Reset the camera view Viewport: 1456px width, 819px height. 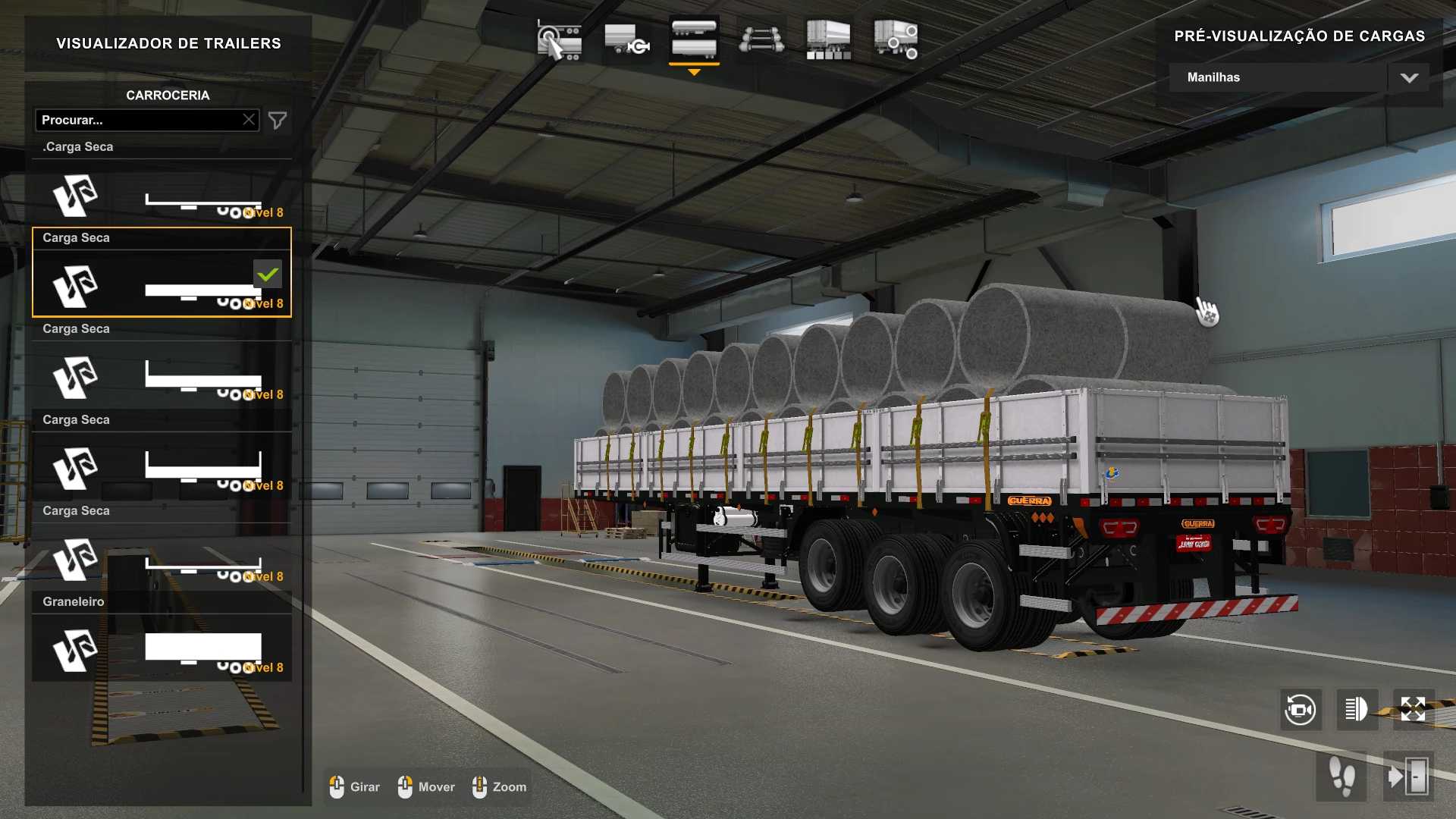[1301, 710]
